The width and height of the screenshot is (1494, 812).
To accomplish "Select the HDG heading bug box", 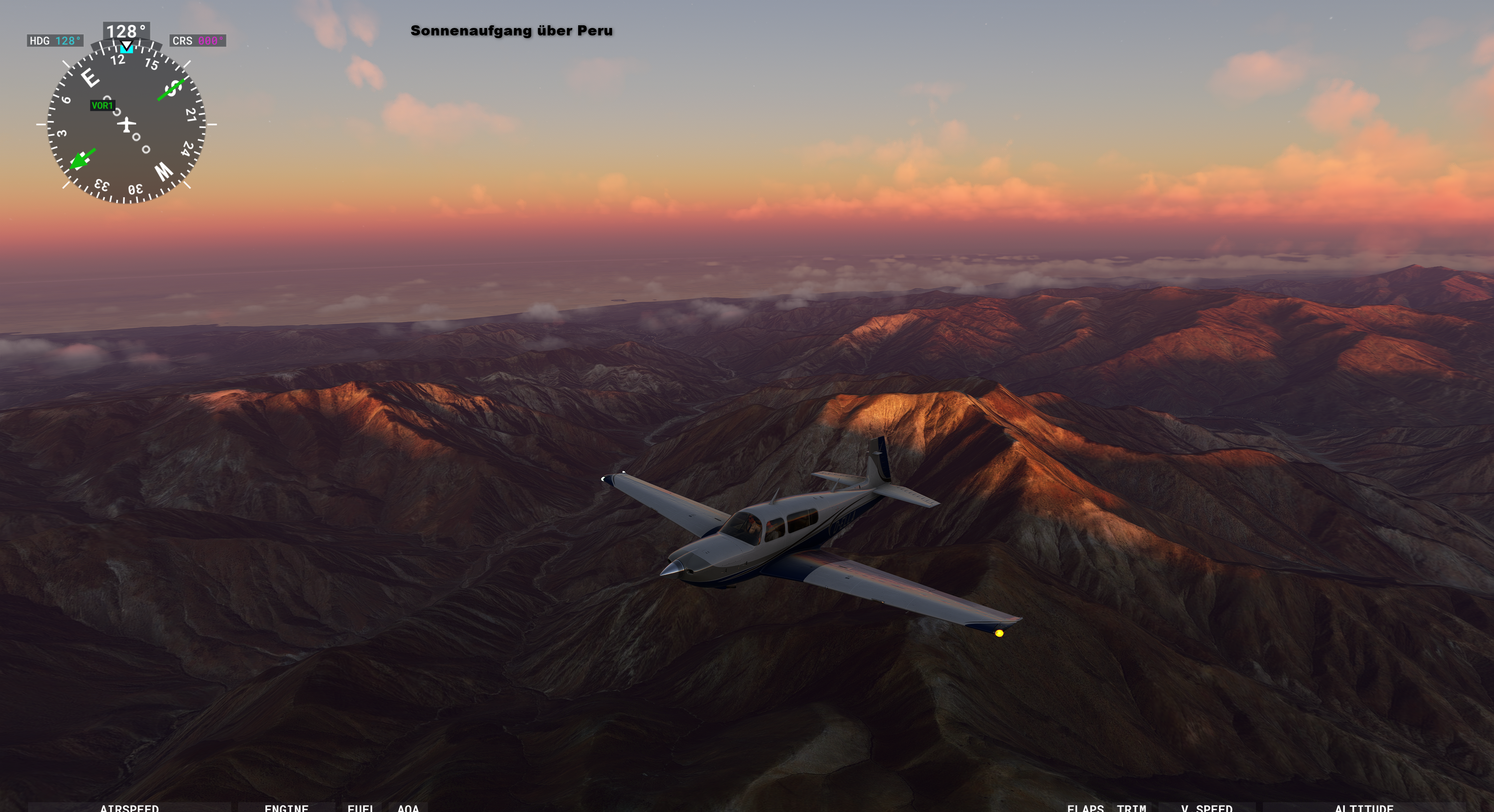I will (x=55, y=40).
